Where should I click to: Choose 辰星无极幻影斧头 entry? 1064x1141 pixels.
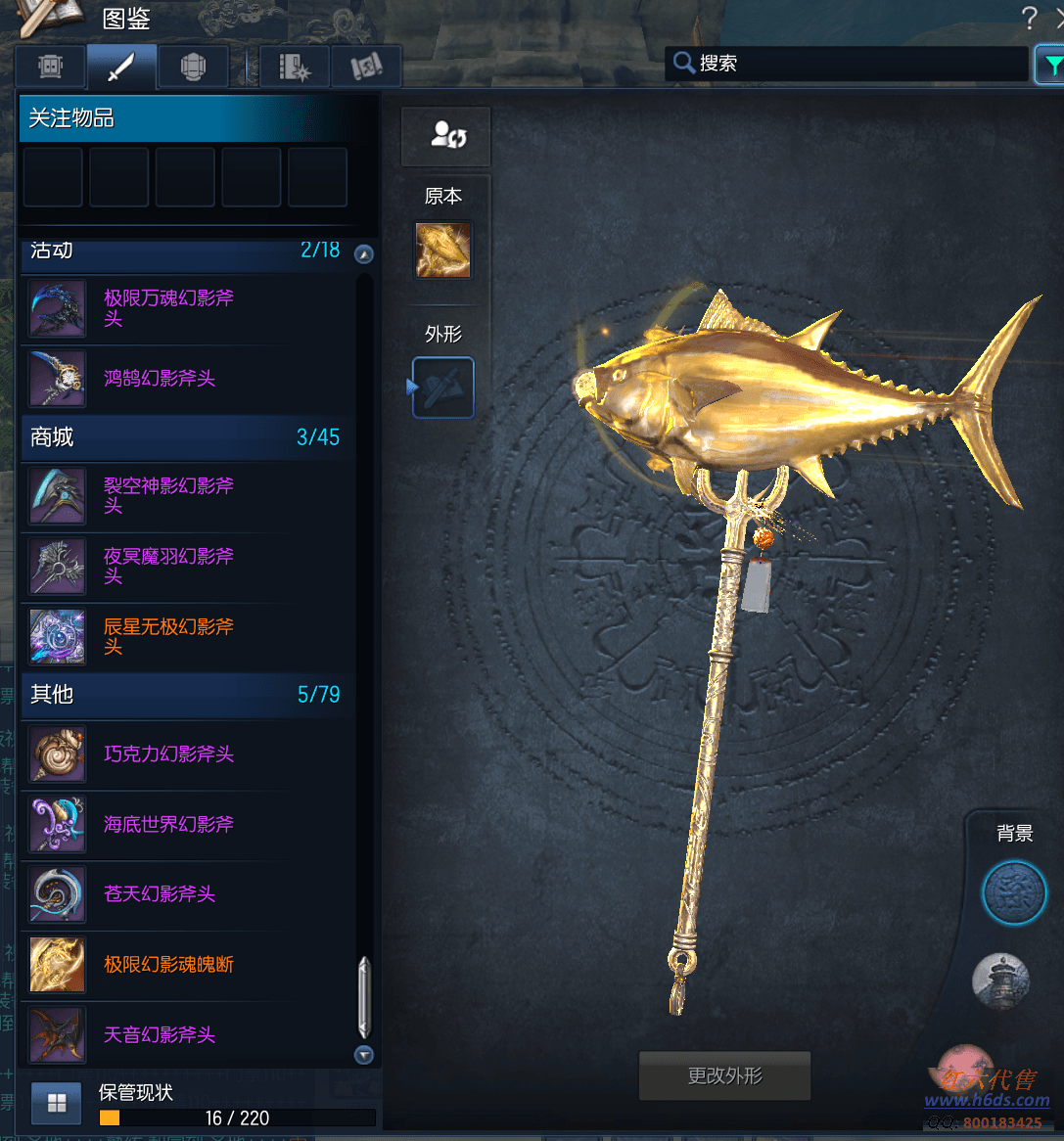pyautogui.click(x=168, y=636)
